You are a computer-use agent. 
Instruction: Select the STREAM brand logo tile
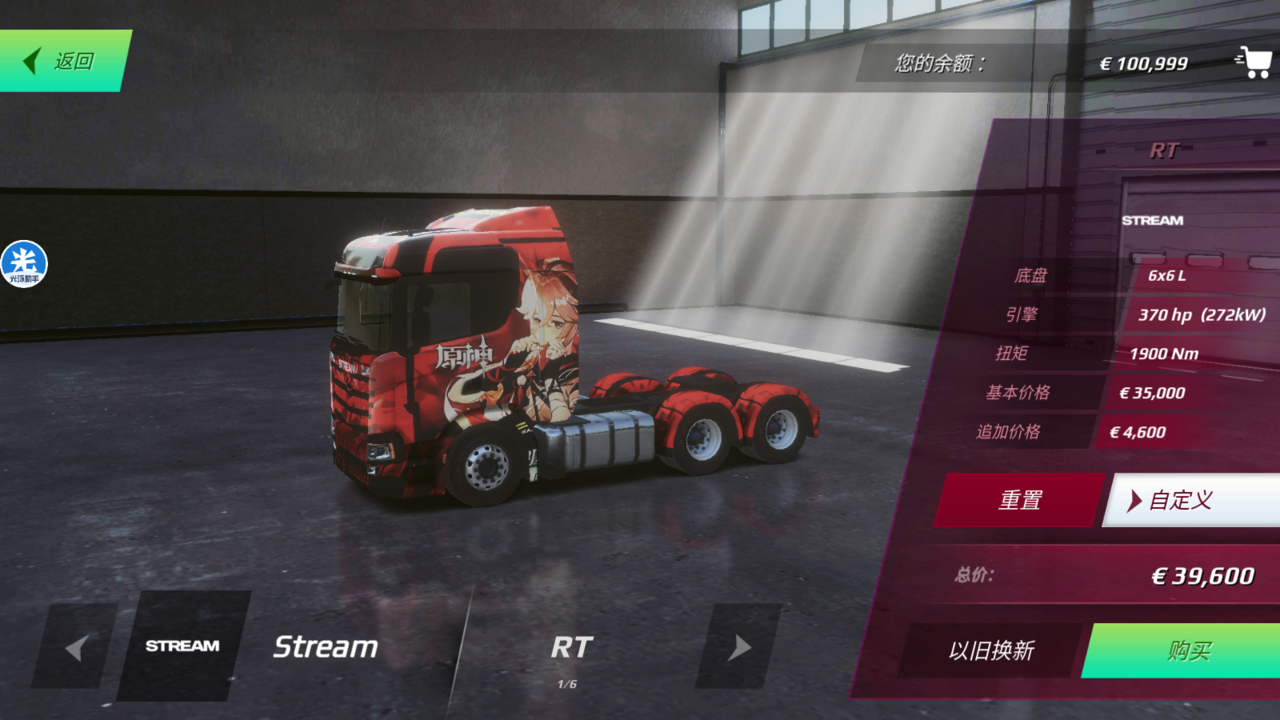tap(182, 646)
